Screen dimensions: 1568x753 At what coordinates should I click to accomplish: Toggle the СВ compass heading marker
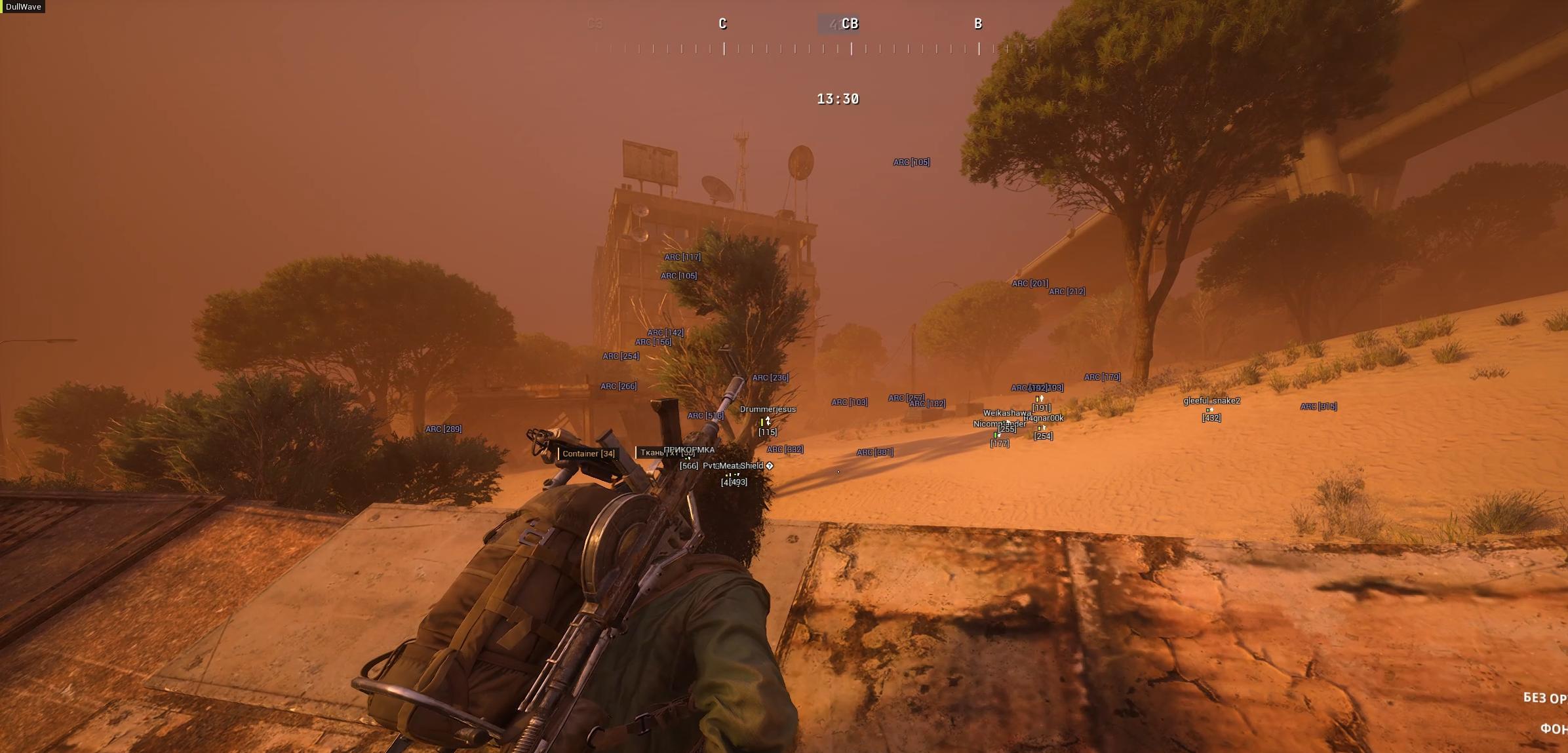point(852,24)
